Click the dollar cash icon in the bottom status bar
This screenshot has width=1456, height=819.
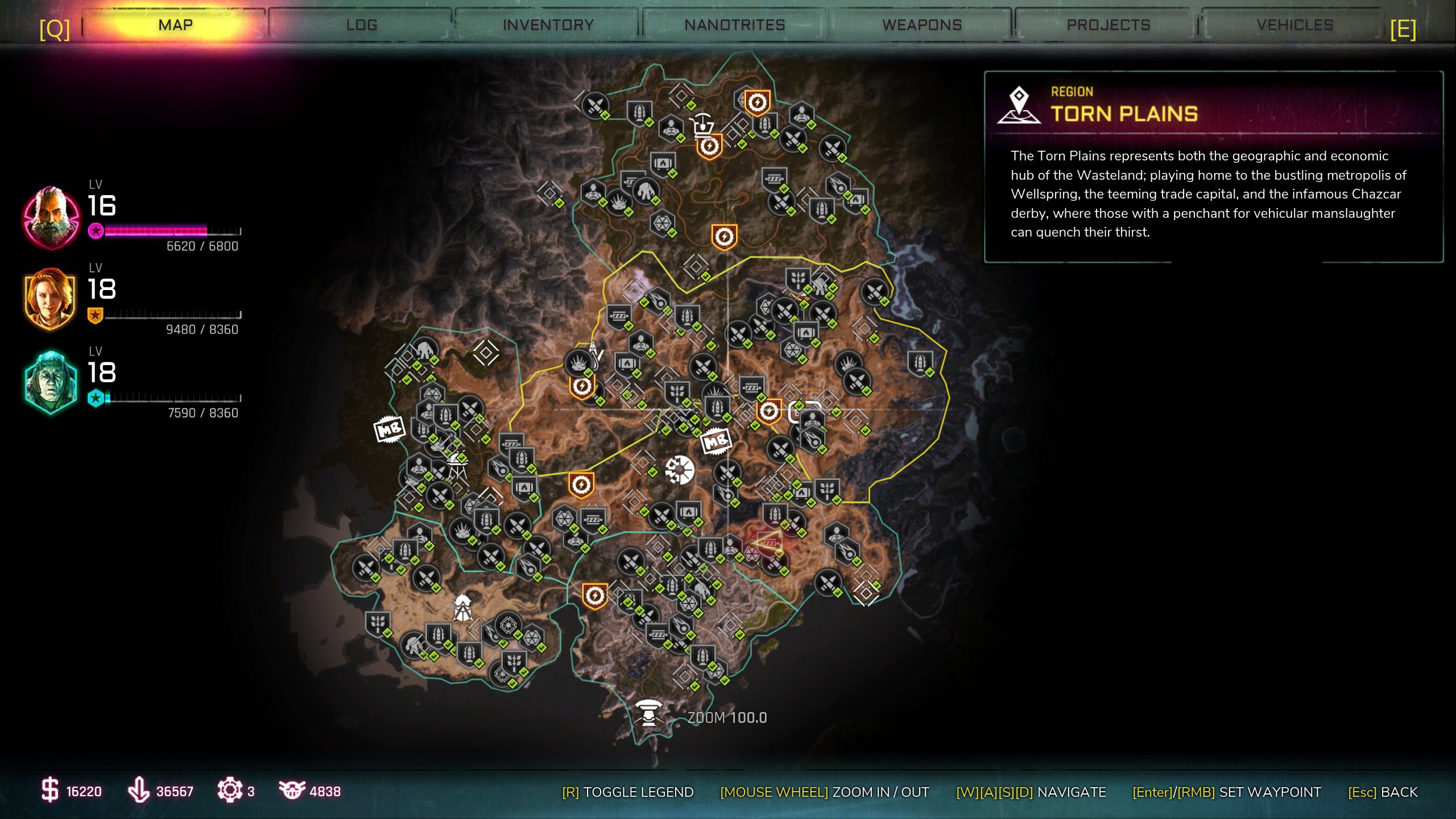tap(51, 791)
